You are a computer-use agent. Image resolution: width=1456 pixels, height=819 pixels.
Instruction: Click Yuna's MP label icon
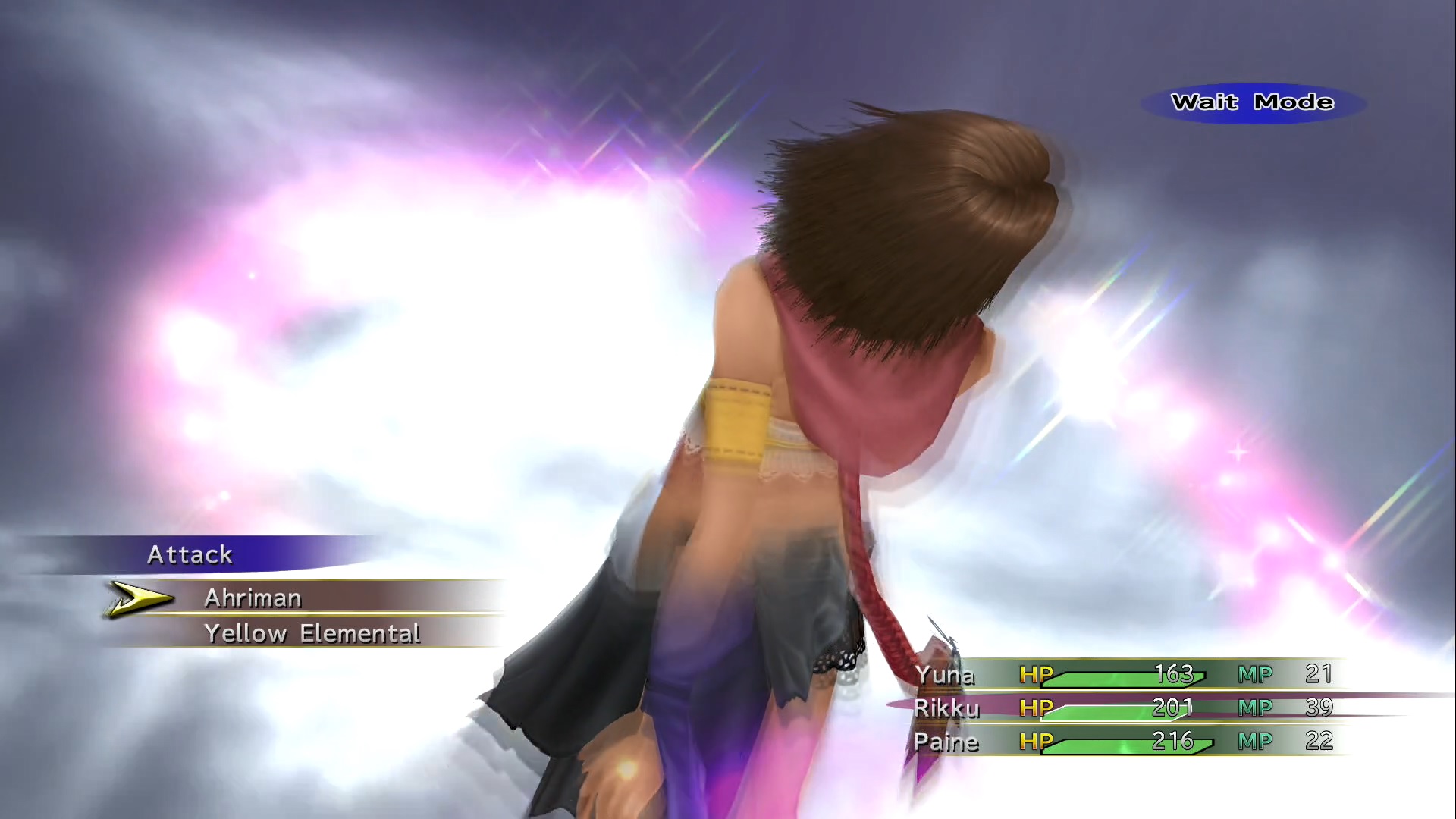point(1255,674)
